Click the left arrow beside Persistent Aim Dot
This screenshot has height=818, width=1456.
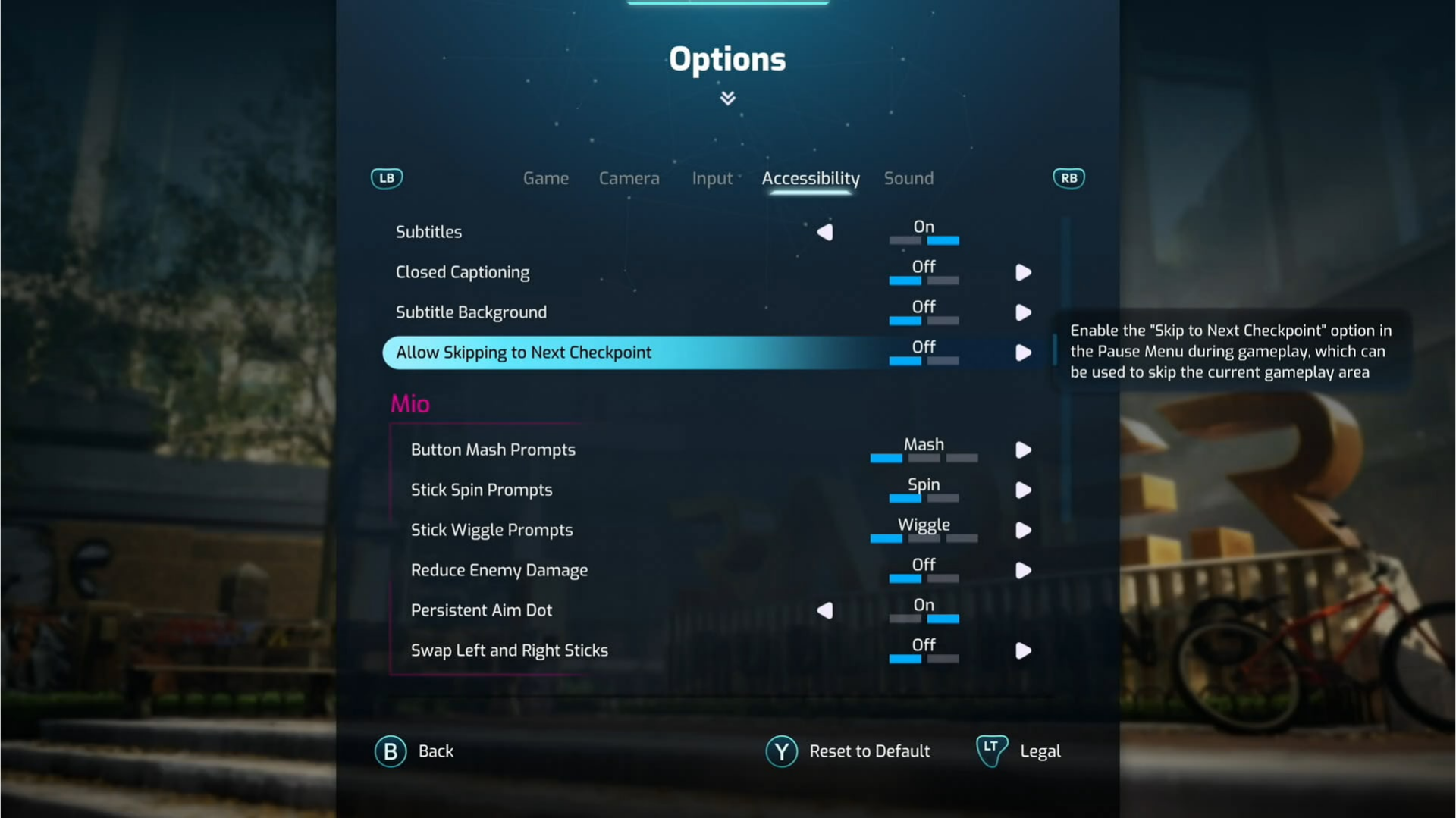pos(826,610)
